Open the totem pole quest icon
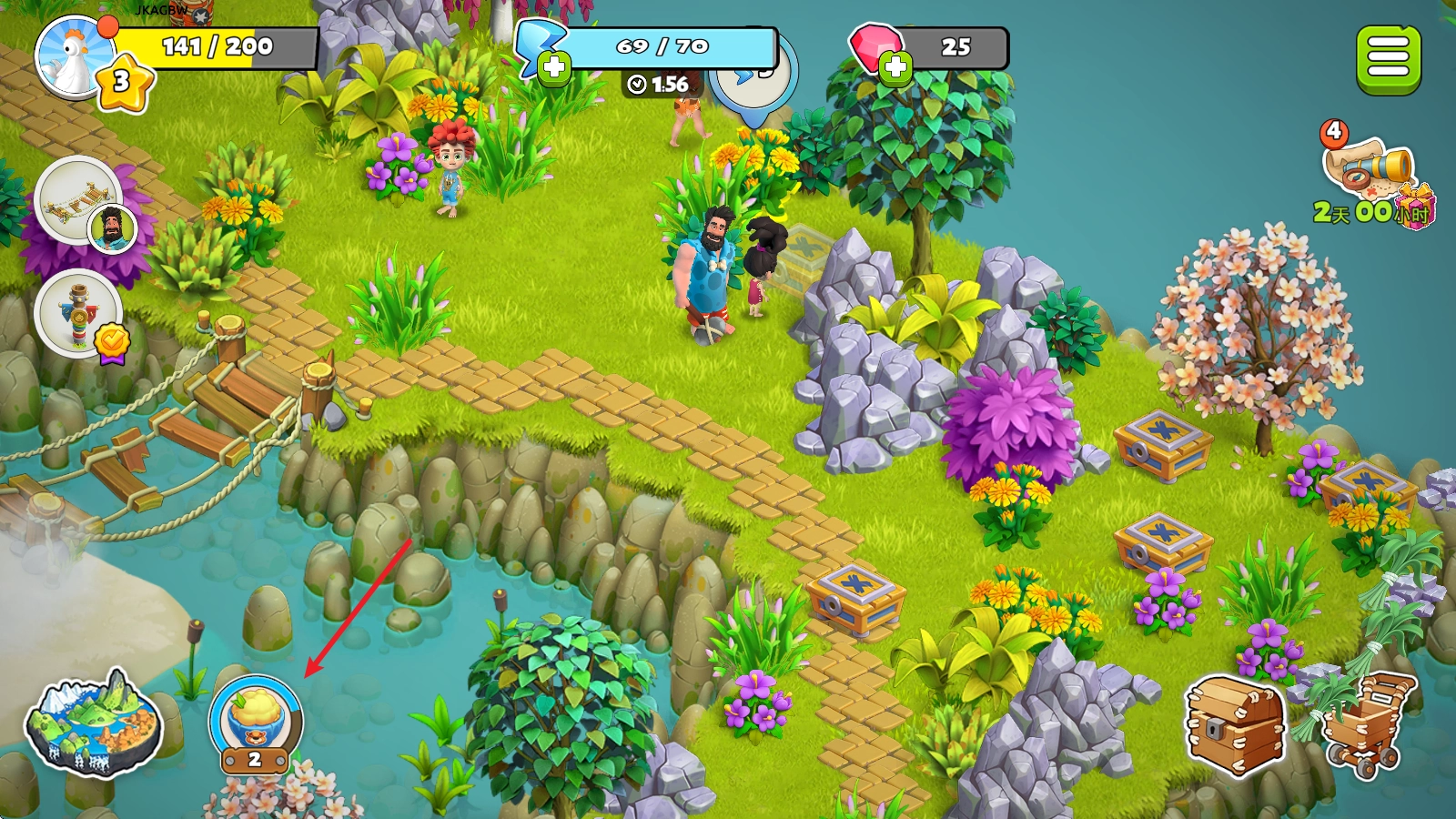The image size is (1456, 819). (x=79, y=314)
